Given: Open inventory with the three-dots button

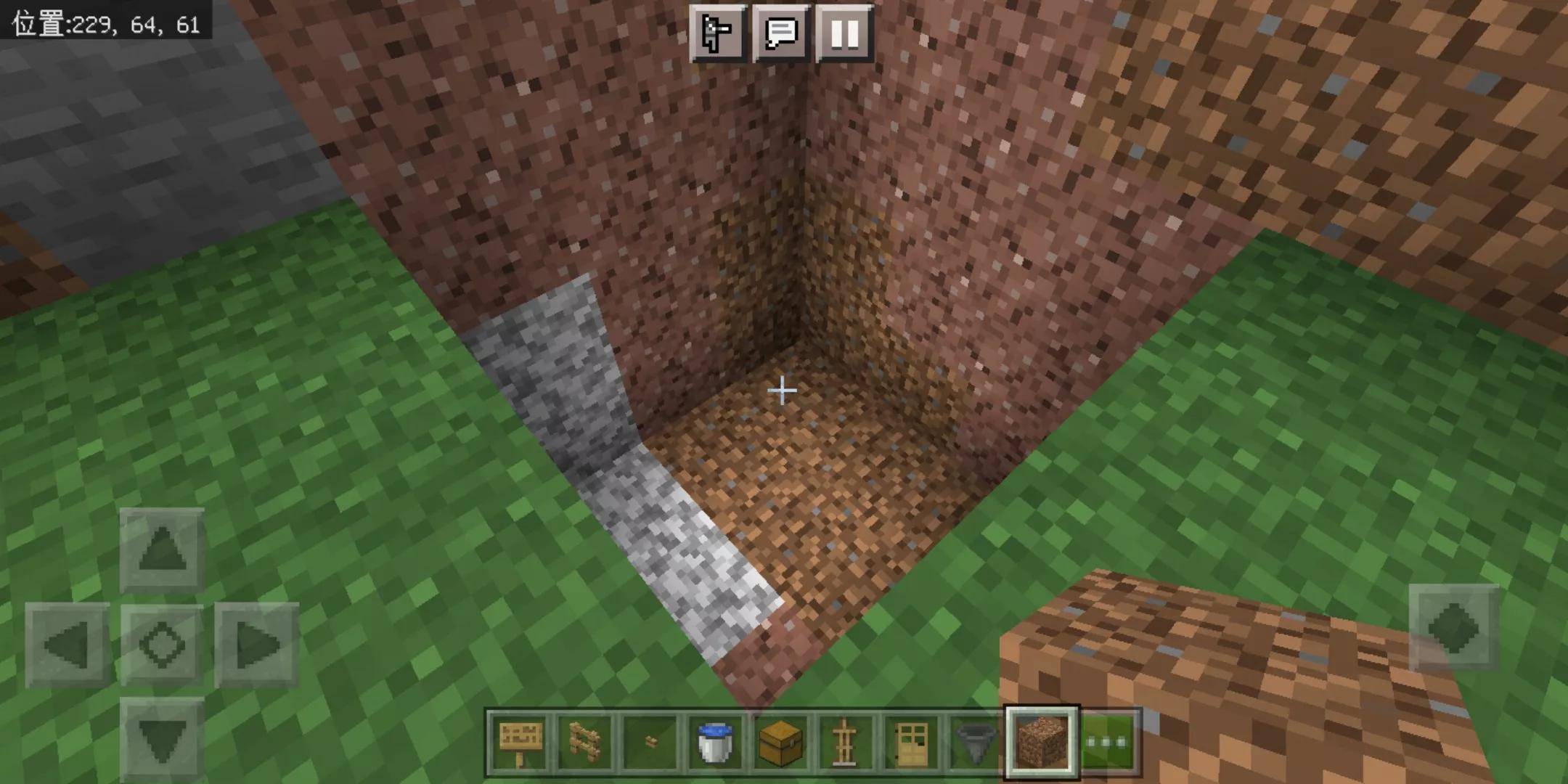Looking at the screenshot, I should pos(1108,742).
